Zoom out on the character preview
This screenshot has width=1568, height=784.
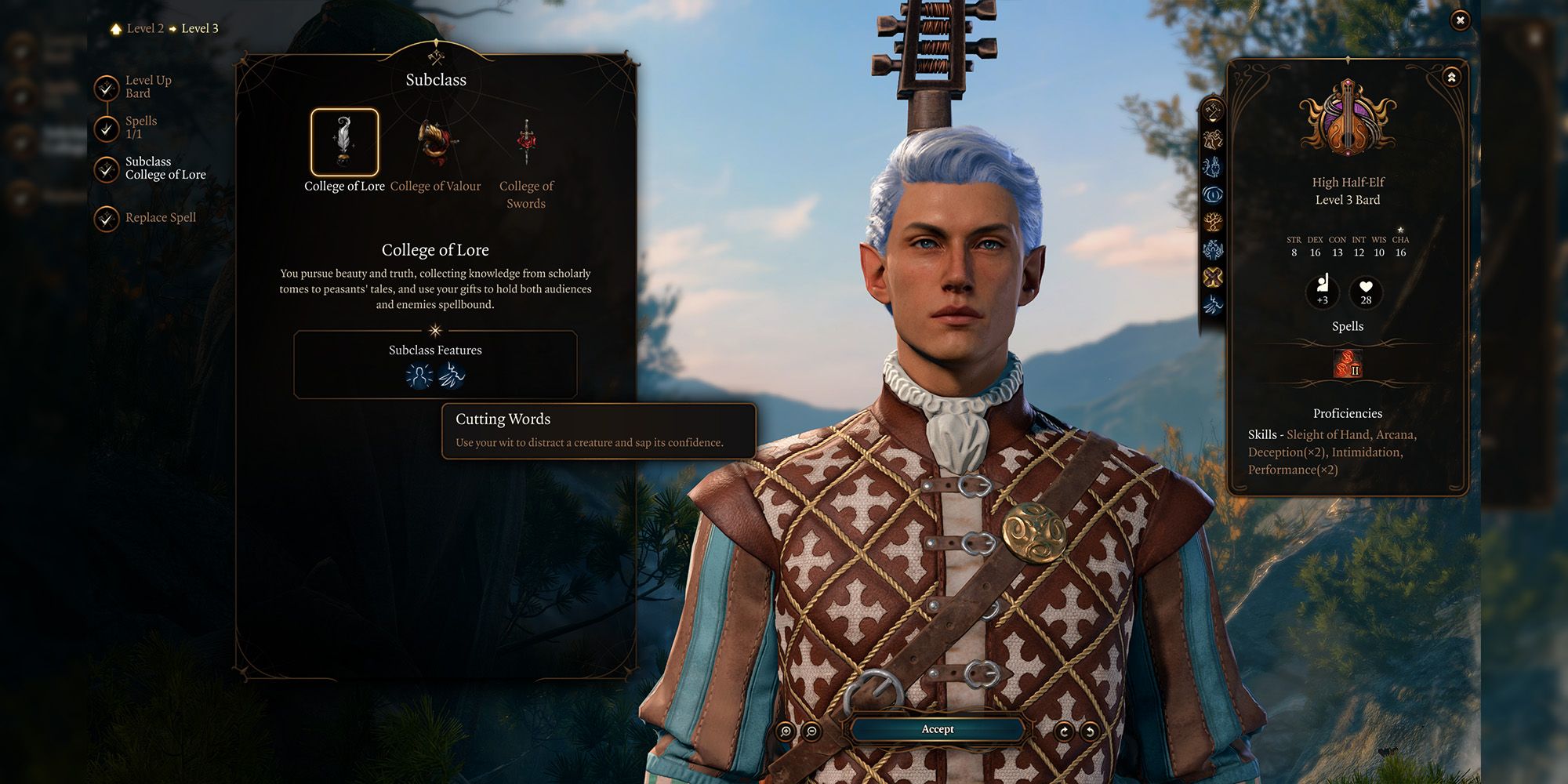[812, 731]
